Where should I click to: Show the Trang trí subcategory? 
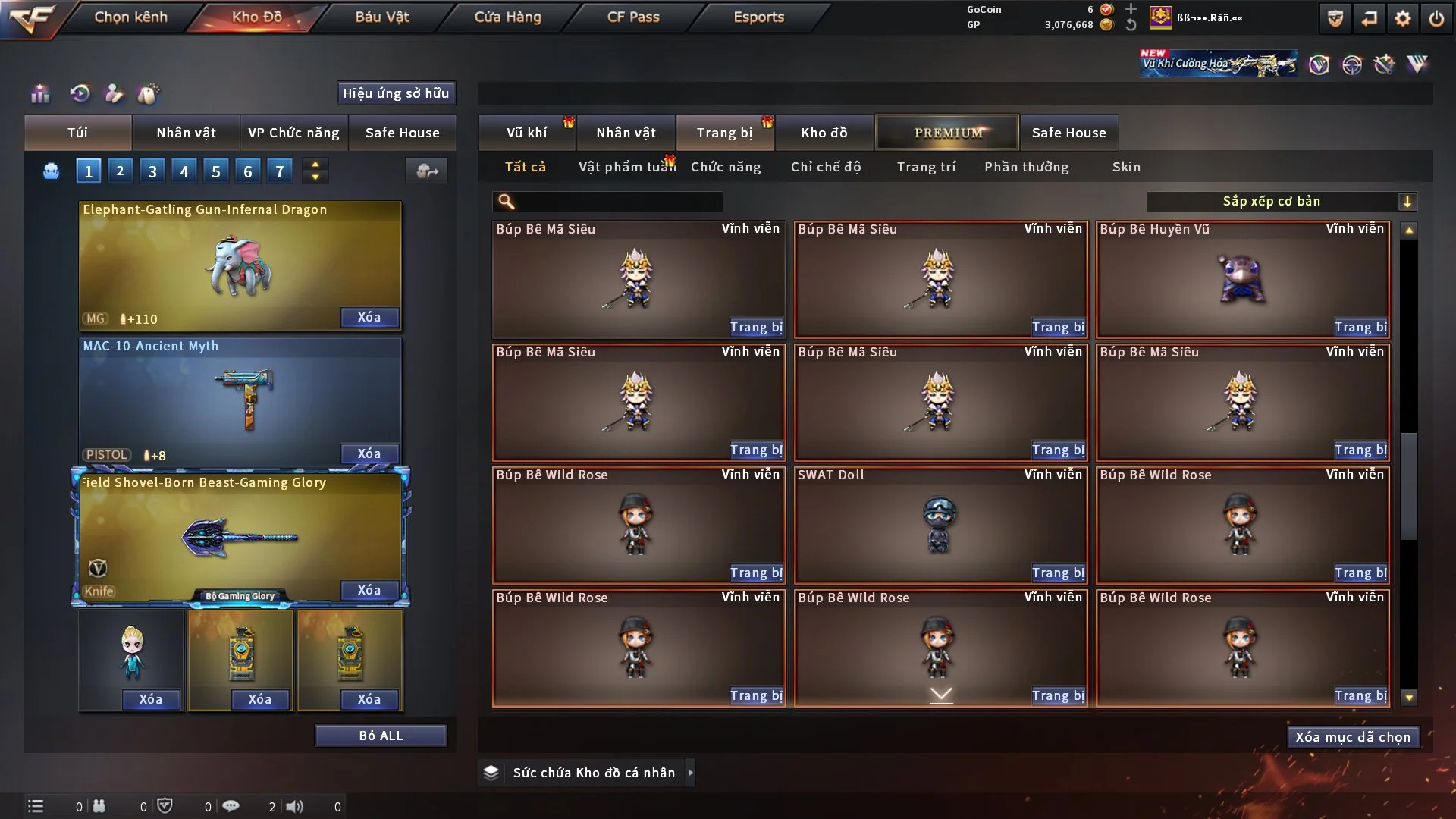[926, 167]
